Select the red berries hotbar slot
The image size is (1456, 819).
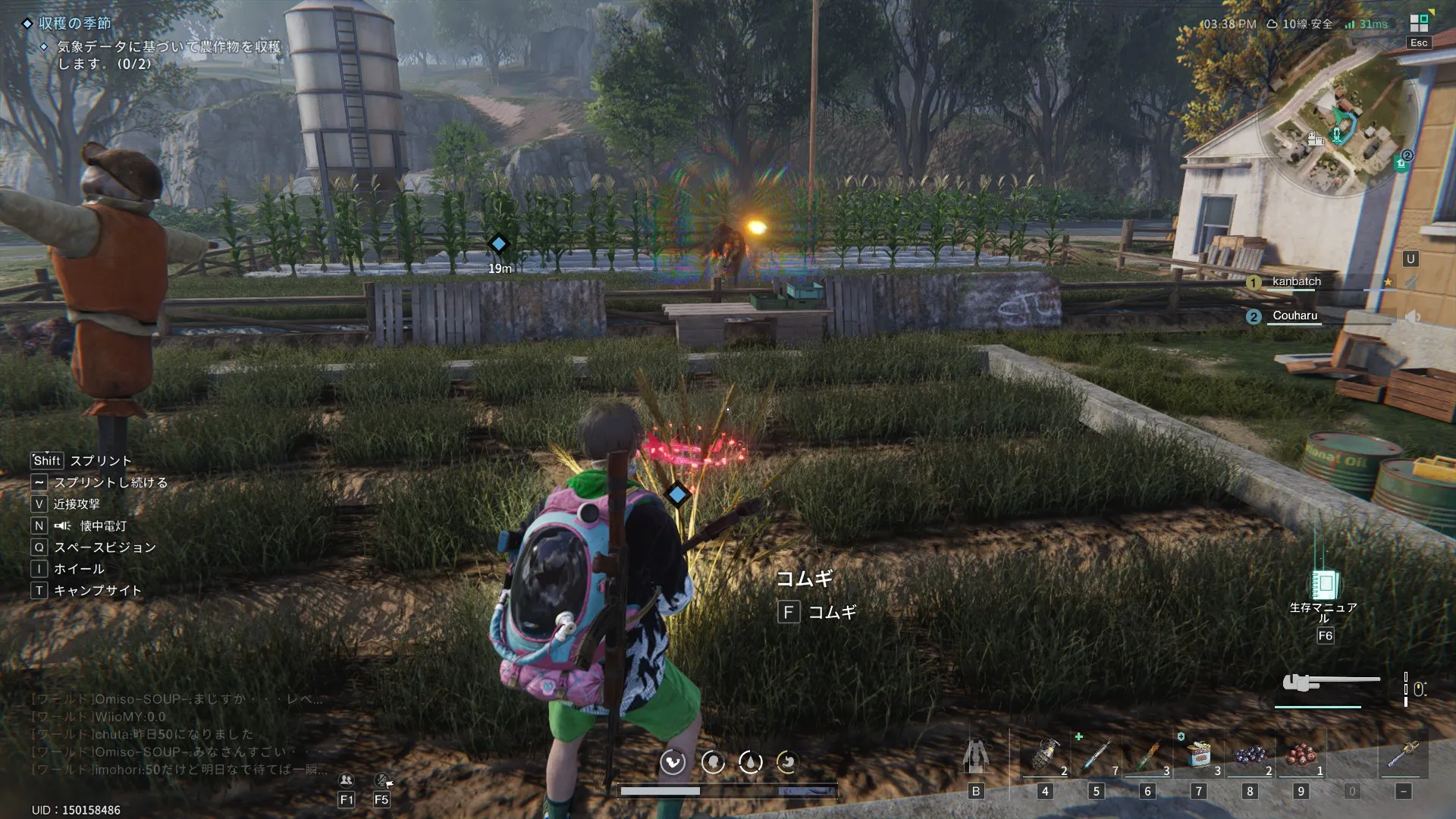click(1301, 755)
